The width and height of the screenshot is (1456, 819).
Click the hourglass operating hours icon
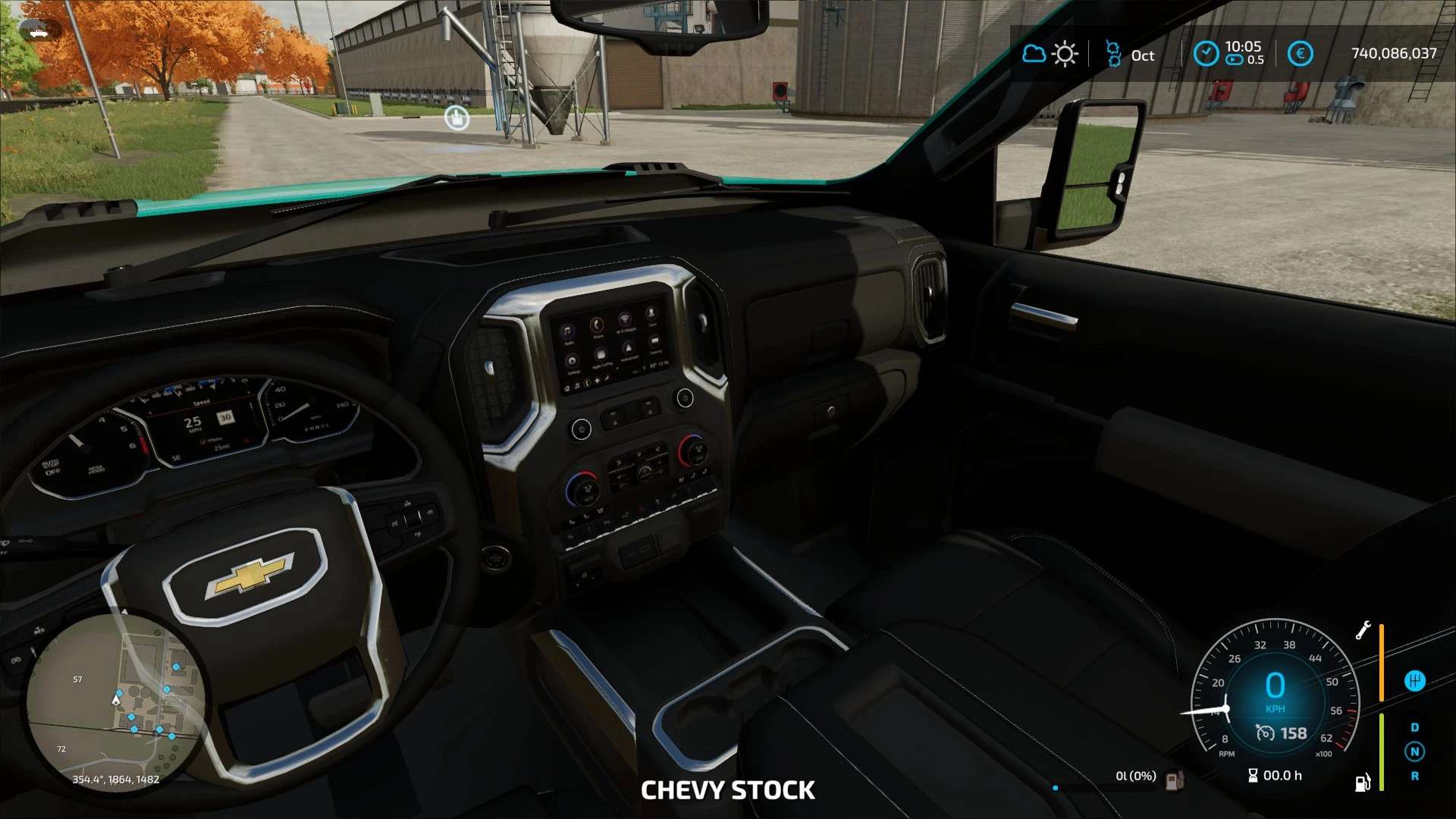(x=1253, y=775)
